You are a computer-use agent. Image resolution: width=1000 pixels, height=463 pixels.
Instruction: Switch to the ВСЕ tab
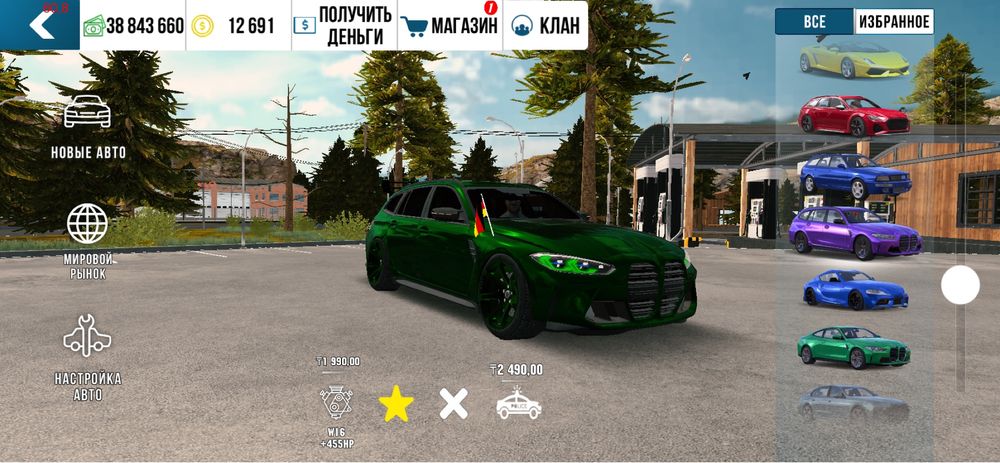(x=814, y=22)
